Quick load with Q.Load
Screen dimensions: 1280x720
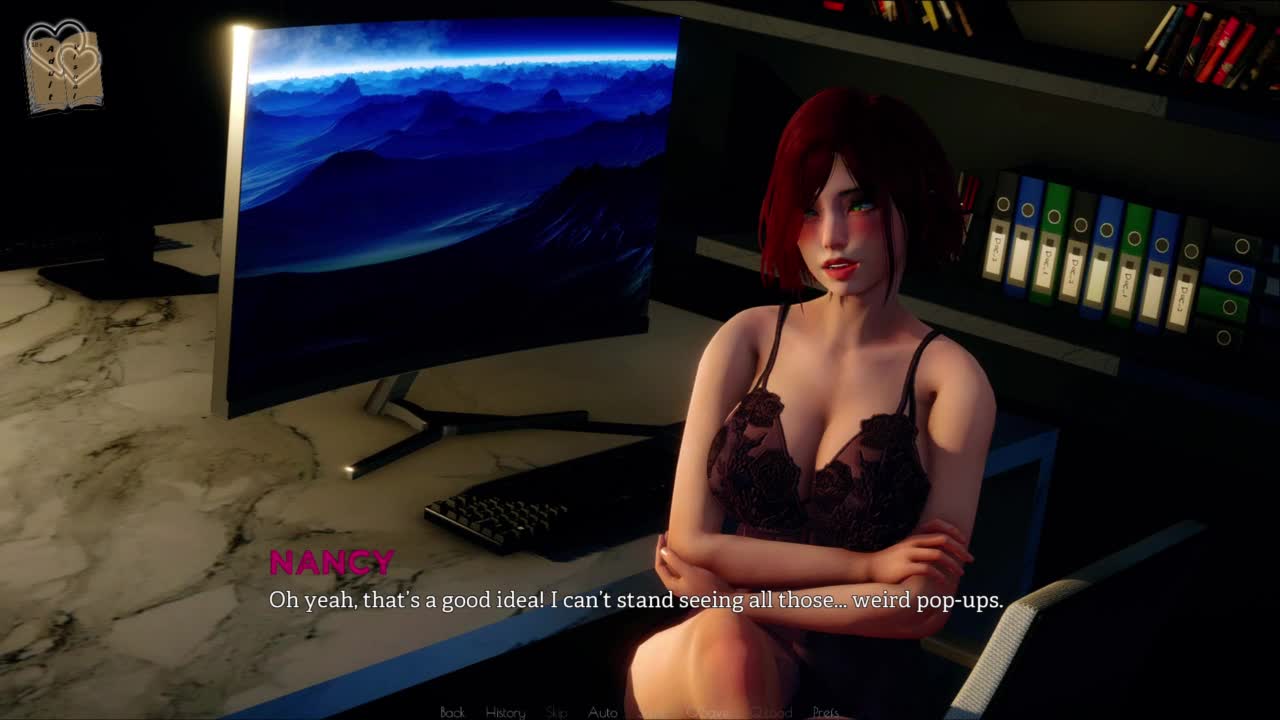(x=771, y=712)
